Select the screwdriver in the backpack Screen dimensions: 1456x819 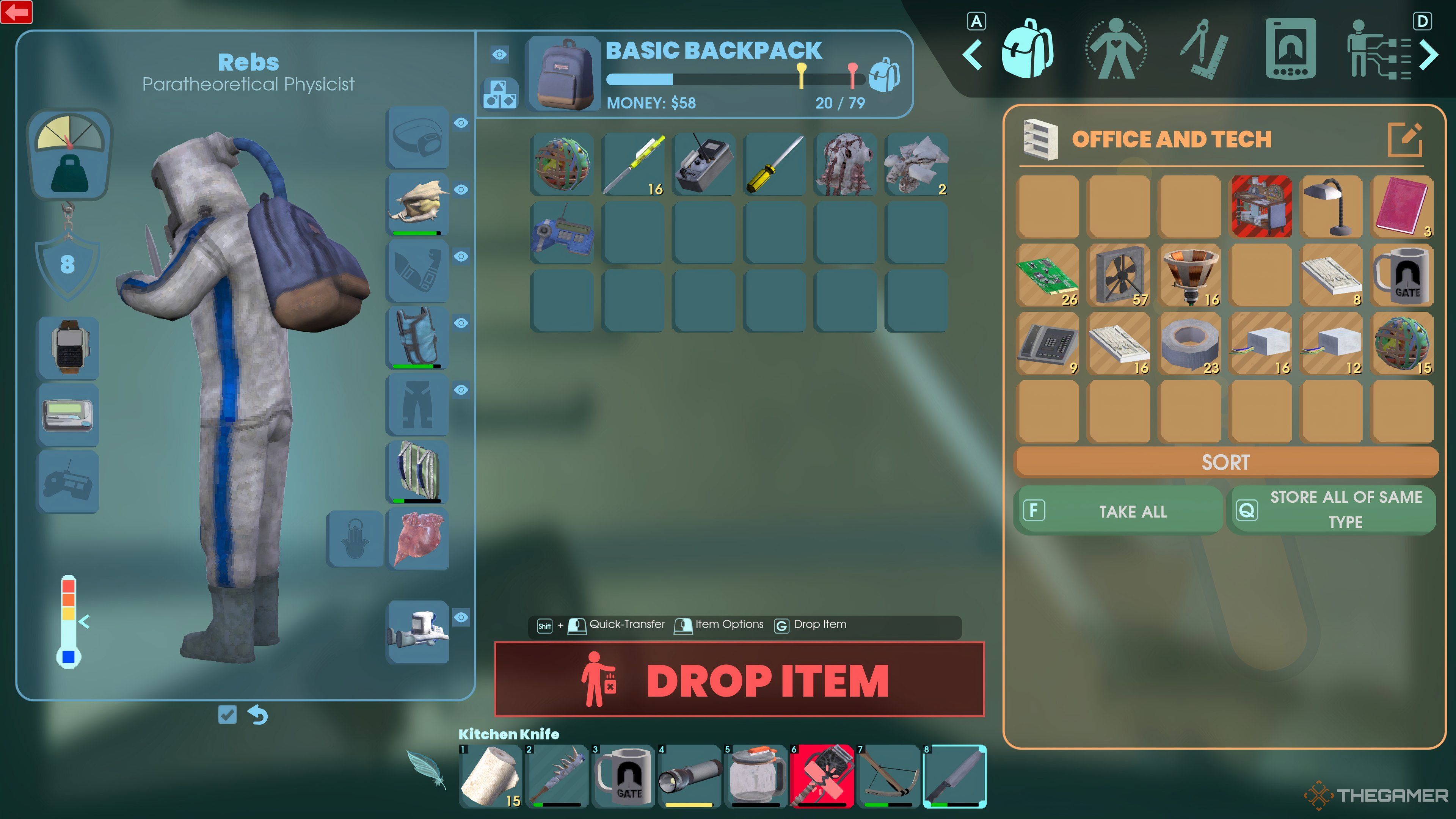pyautogui.click(x=775, y=165)
